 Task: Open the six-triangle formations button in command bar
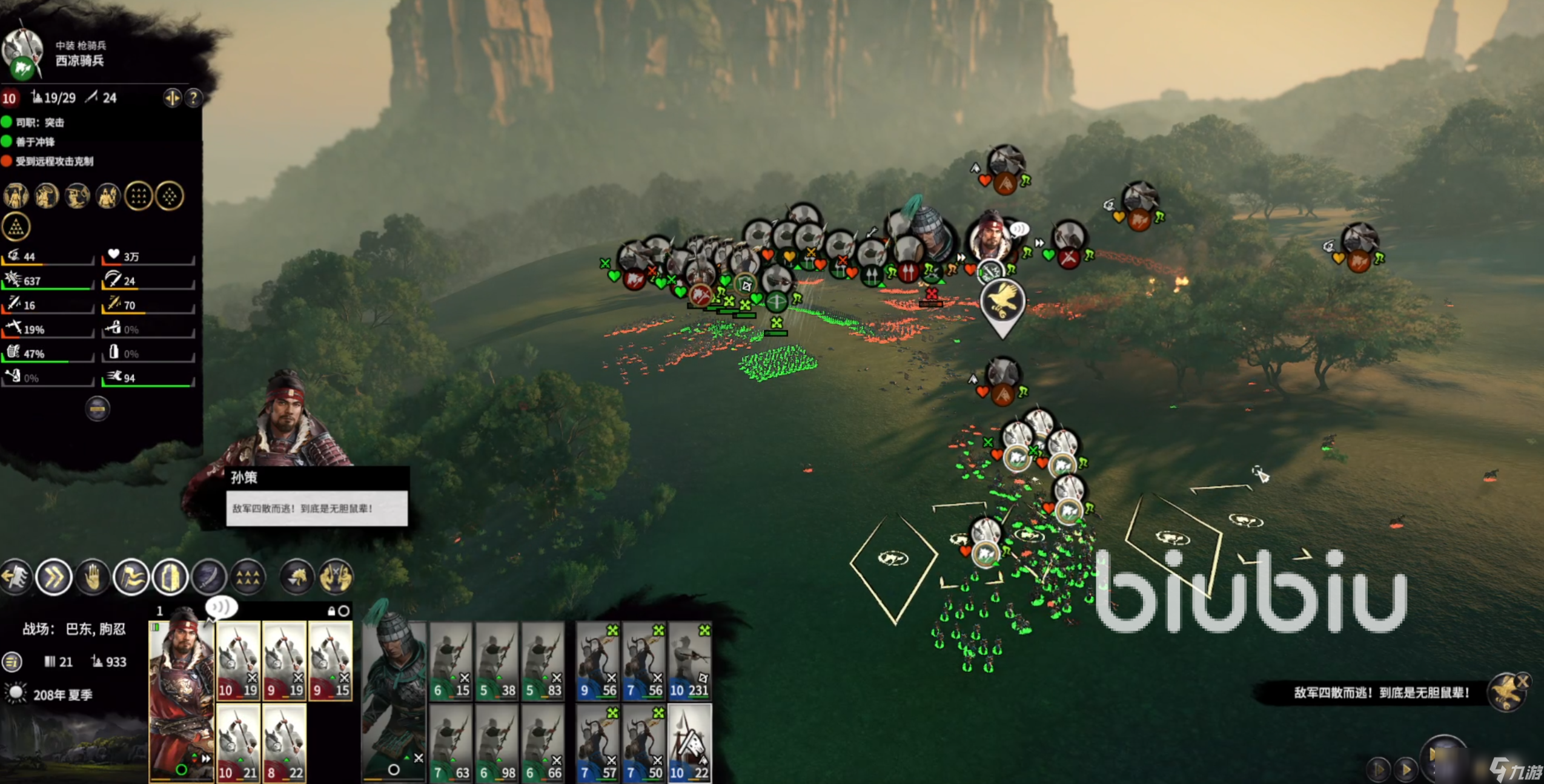pyautogui.click(x=248, y=577)
